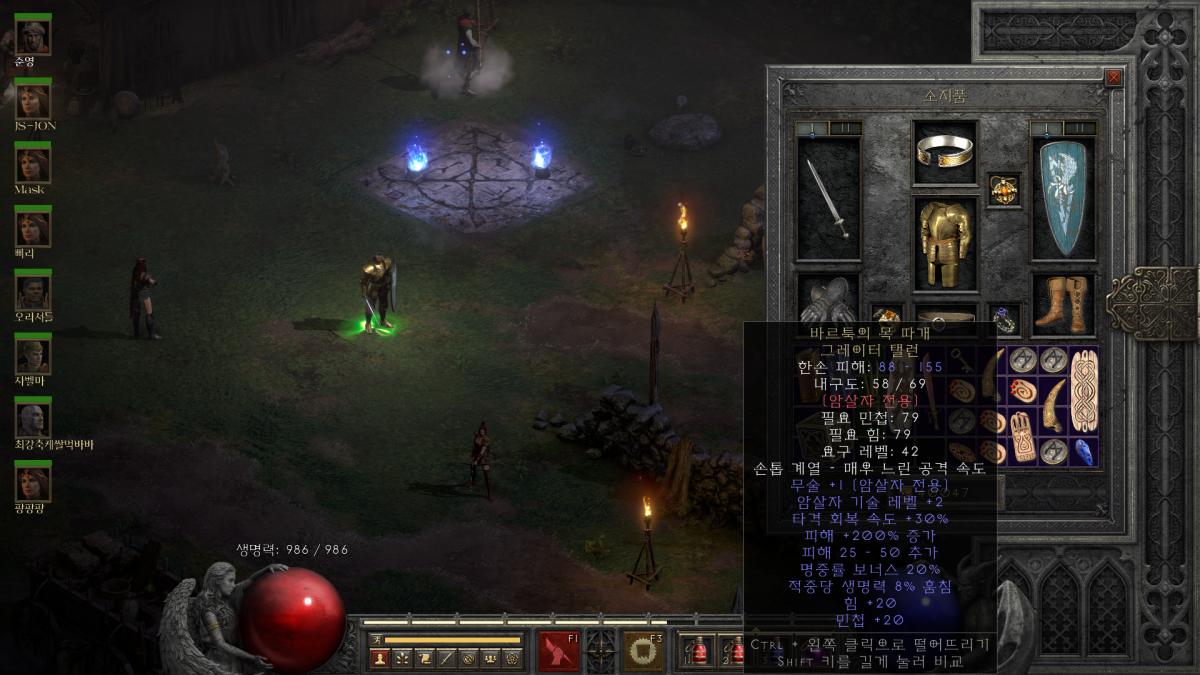1200x675 pixels.
Task: Open the left skill assigned to F1
Action: pyautogui.click(x=559, y=651)
